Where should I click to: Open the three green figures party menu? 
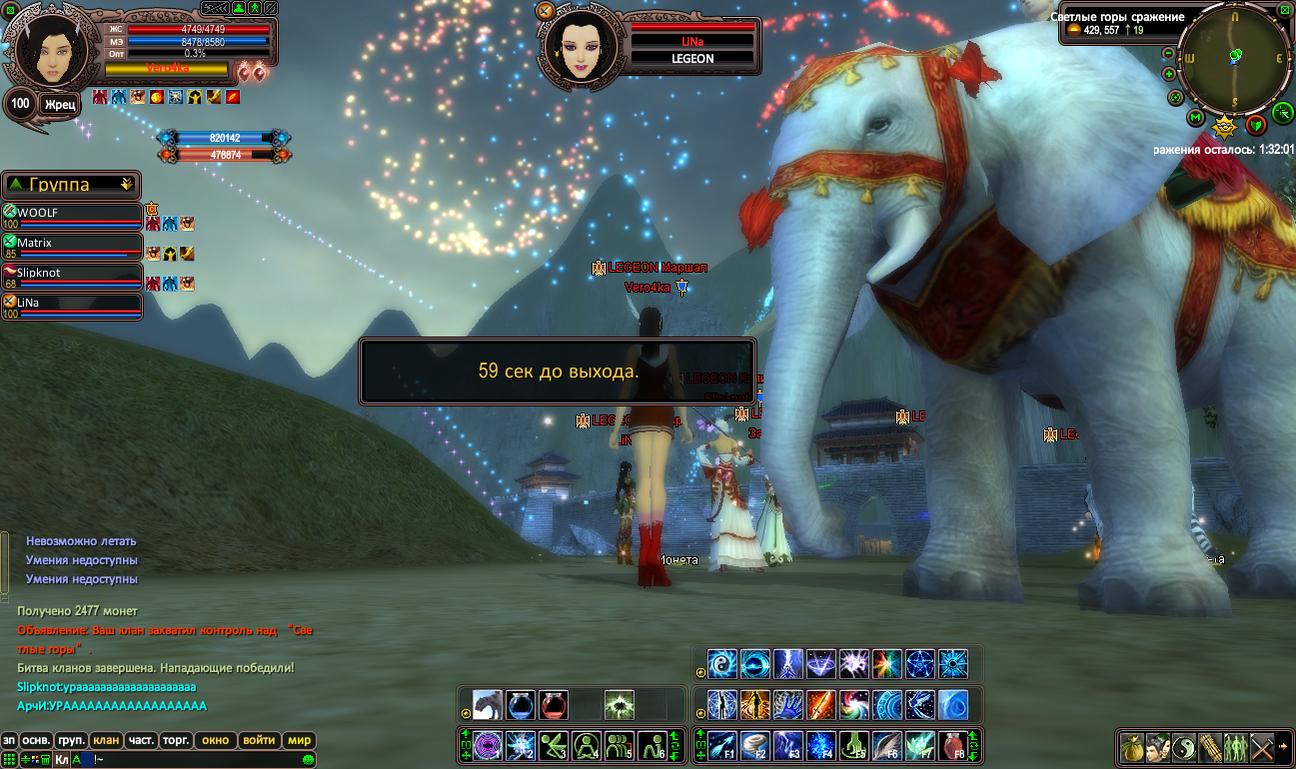1236,747
